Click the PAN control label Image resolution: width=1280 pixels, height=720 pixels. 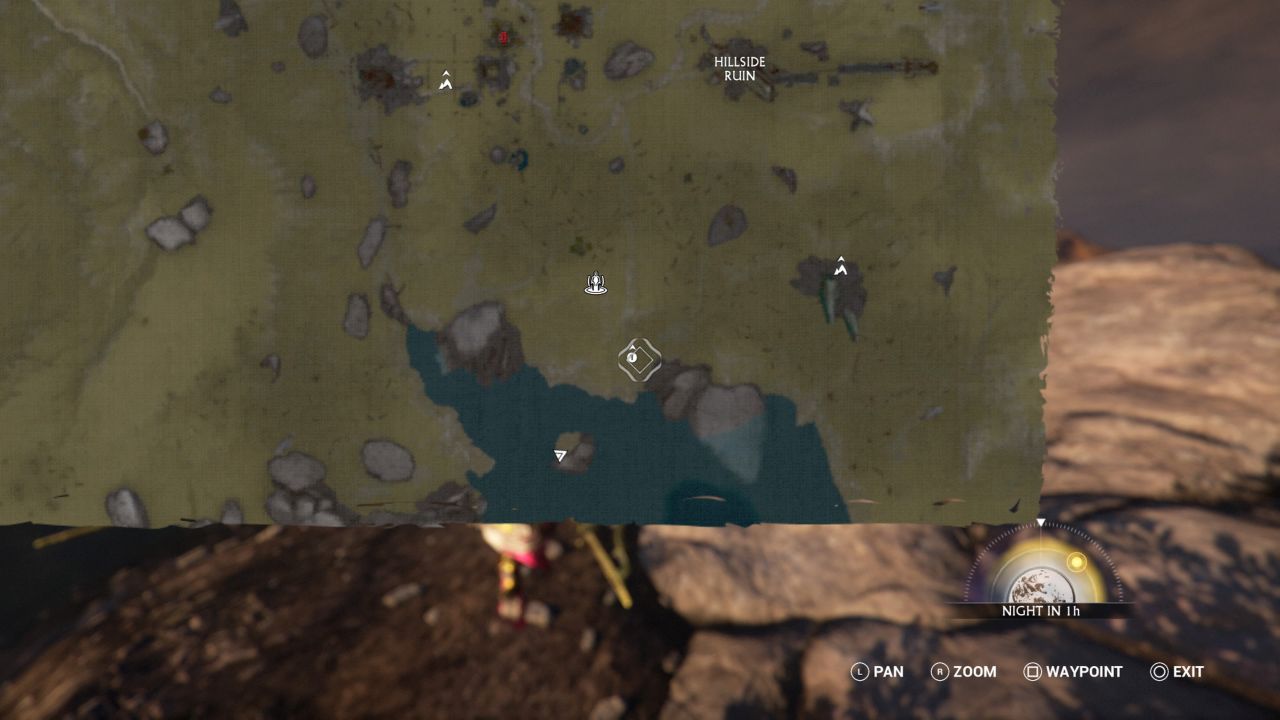pyautogui.click(x=889, y=672)
